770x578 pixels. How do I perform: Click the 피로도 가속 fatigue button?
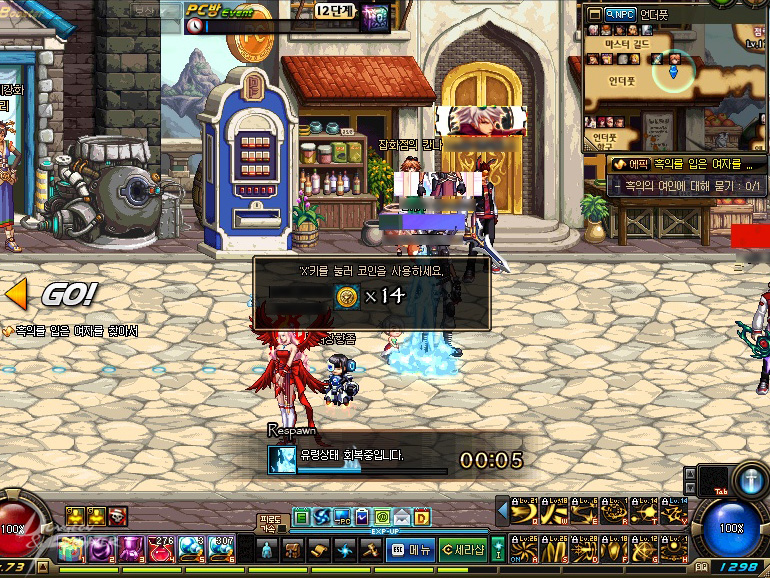tap(270, 523)
